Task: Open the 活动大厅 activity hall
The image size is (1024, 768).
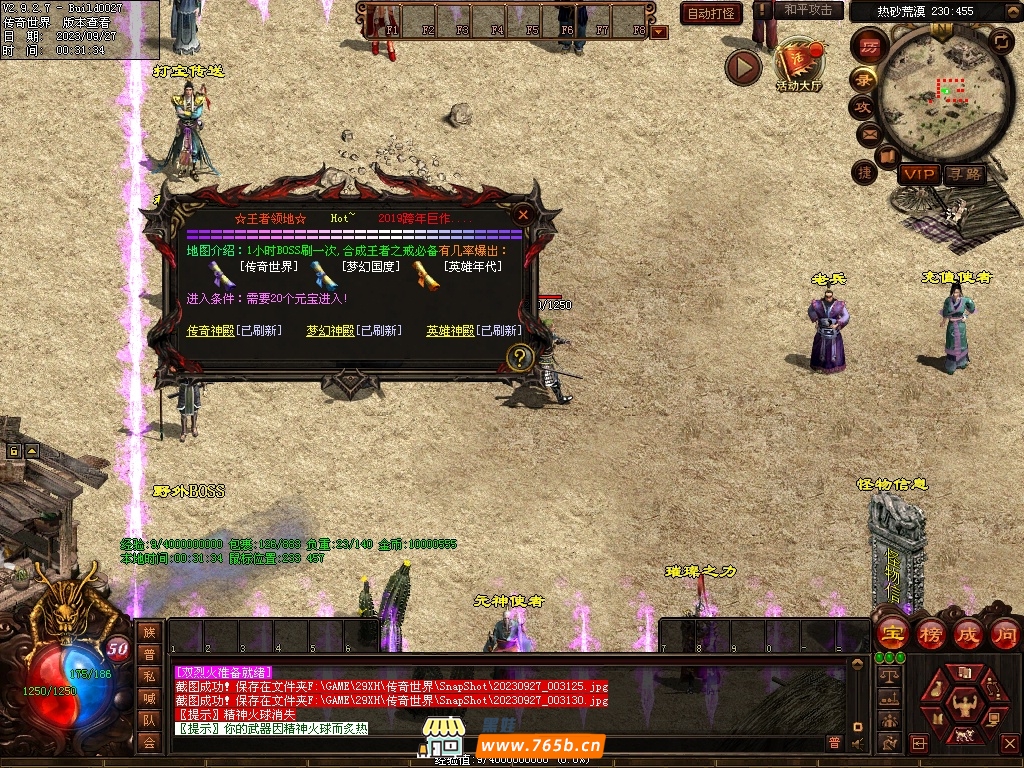Action: click(x=798, y=64)
